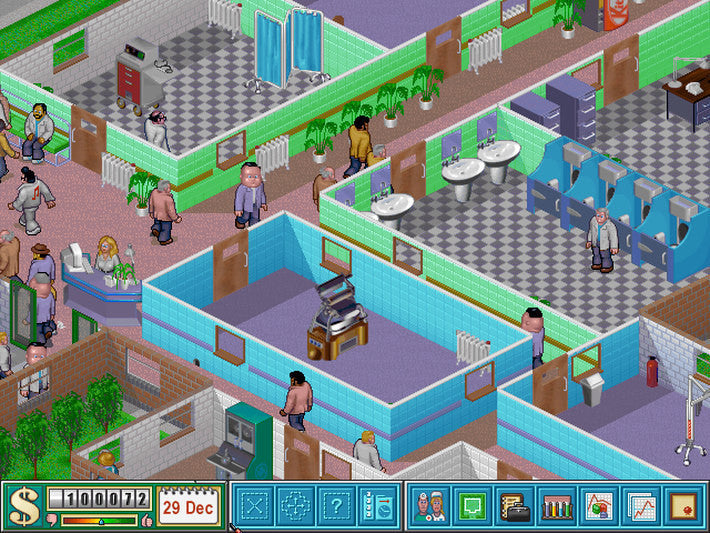This screenshot has height=533, width=710.
Task: Open the hire staff panel
Action: 379,507
